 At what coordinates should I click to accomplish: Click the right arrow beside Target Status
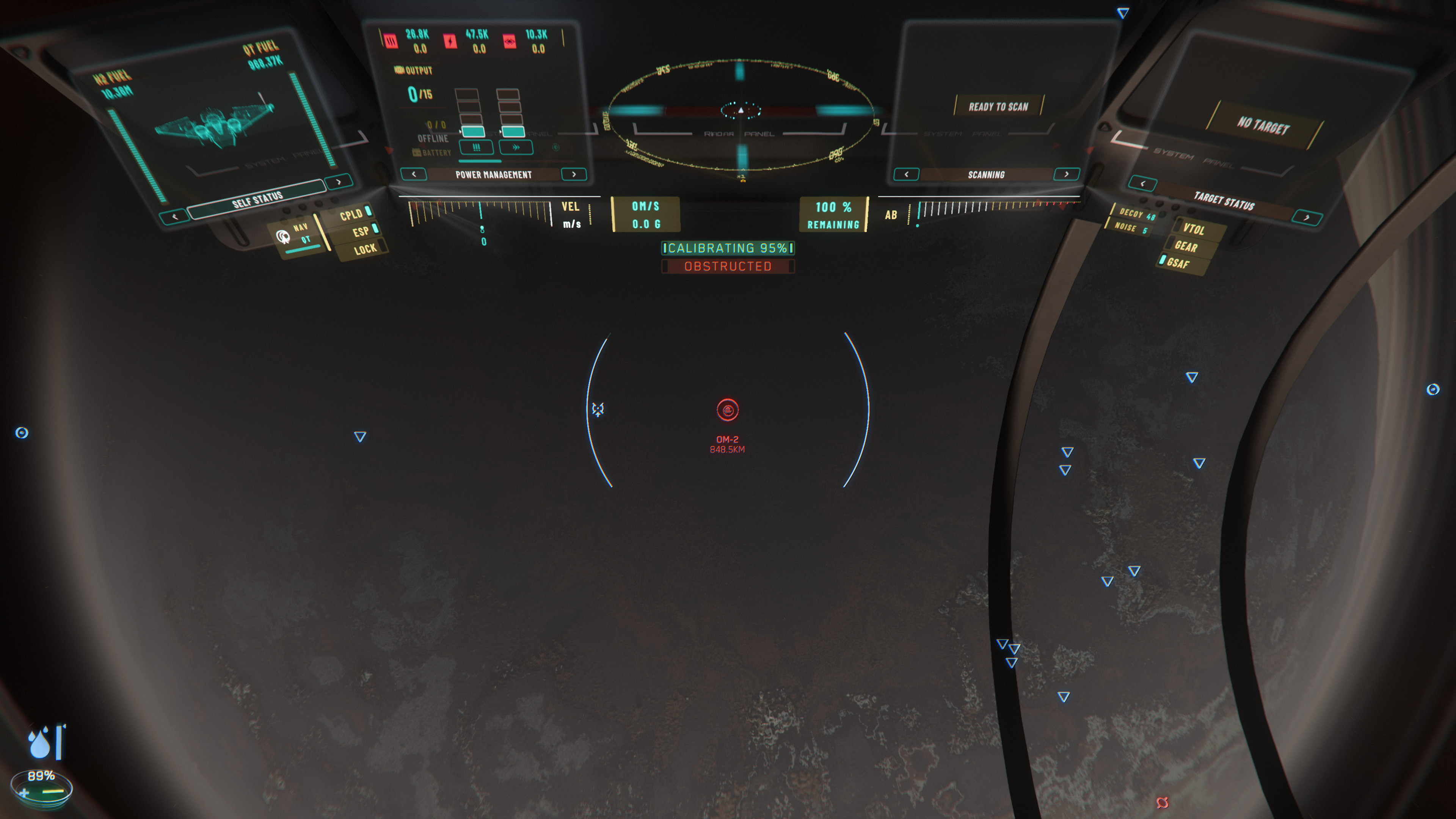(1306, 218)
